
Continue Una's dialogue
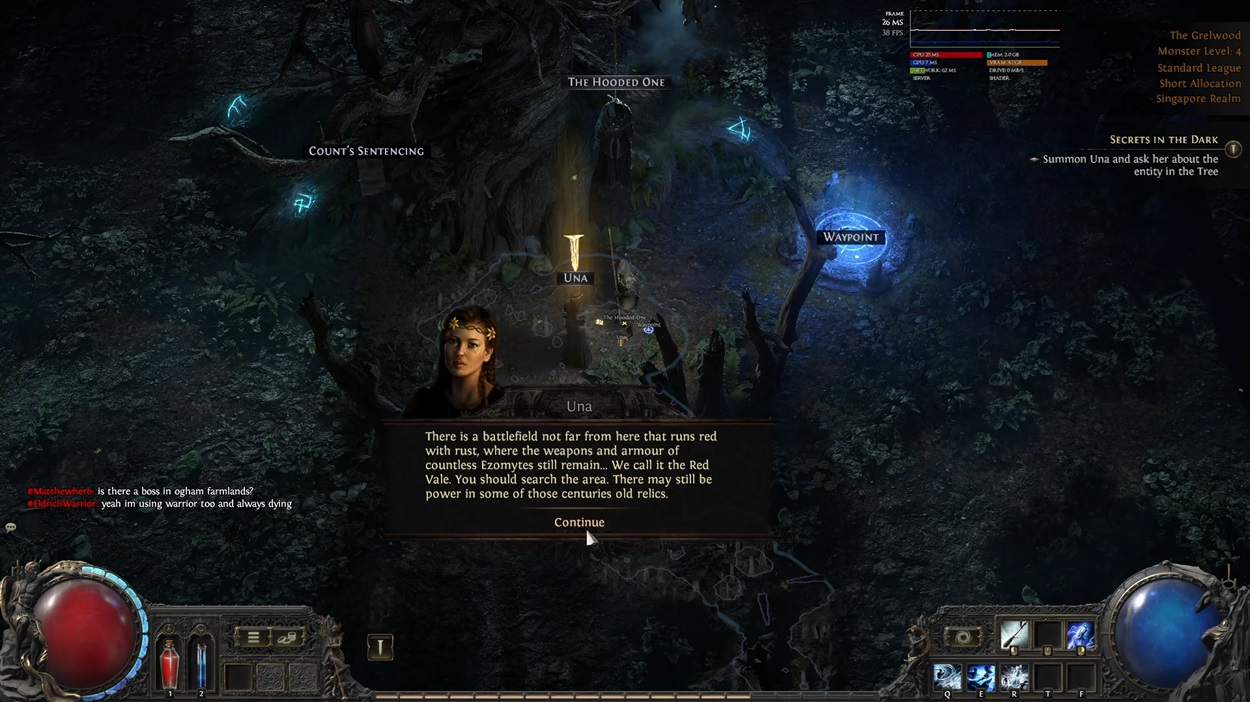579,522
